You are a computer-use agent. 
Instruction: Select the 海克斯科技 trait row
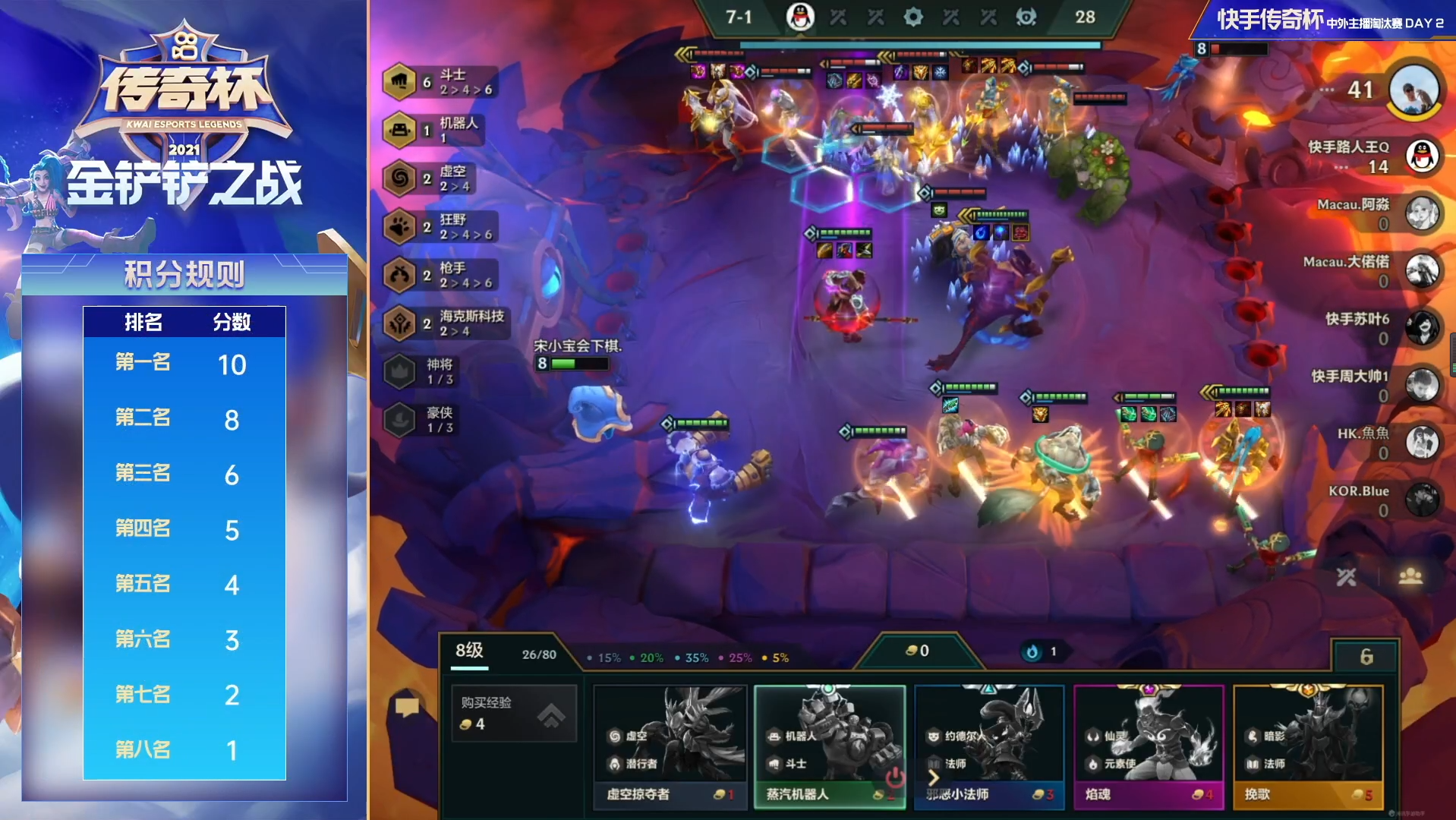coord(446,323)
